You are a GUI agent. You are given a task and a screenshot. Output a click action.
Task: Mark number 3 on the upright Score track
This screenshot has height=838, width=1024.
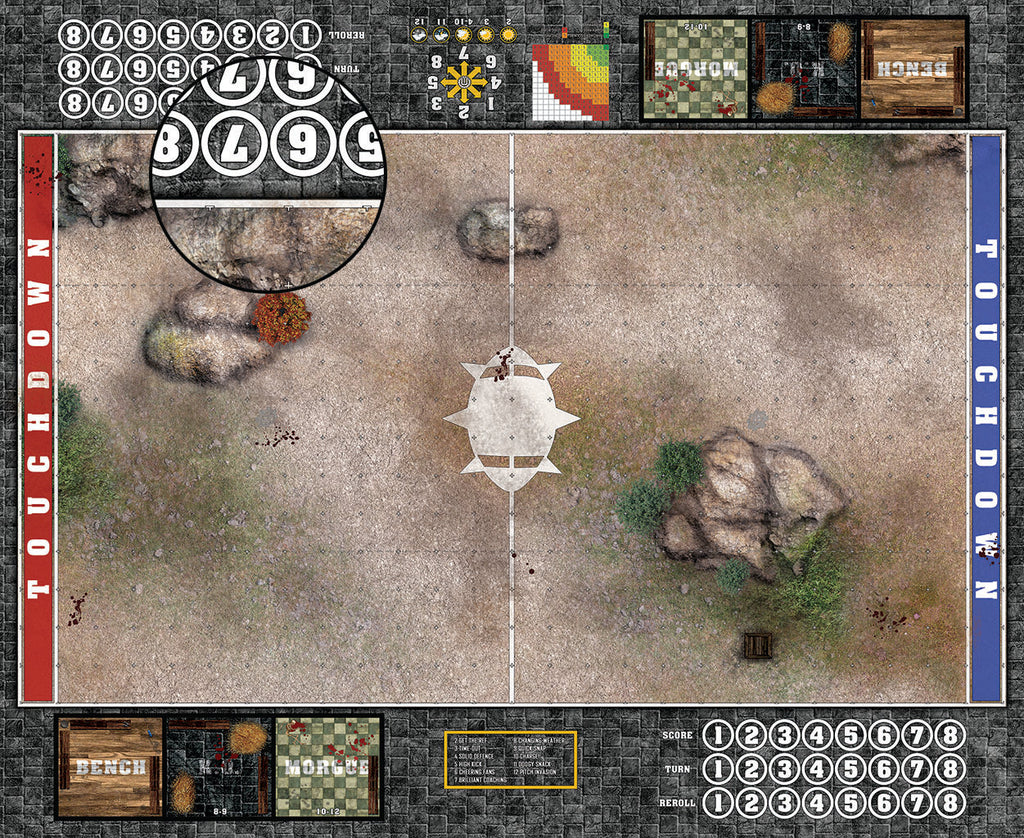(x=785, y=736)
